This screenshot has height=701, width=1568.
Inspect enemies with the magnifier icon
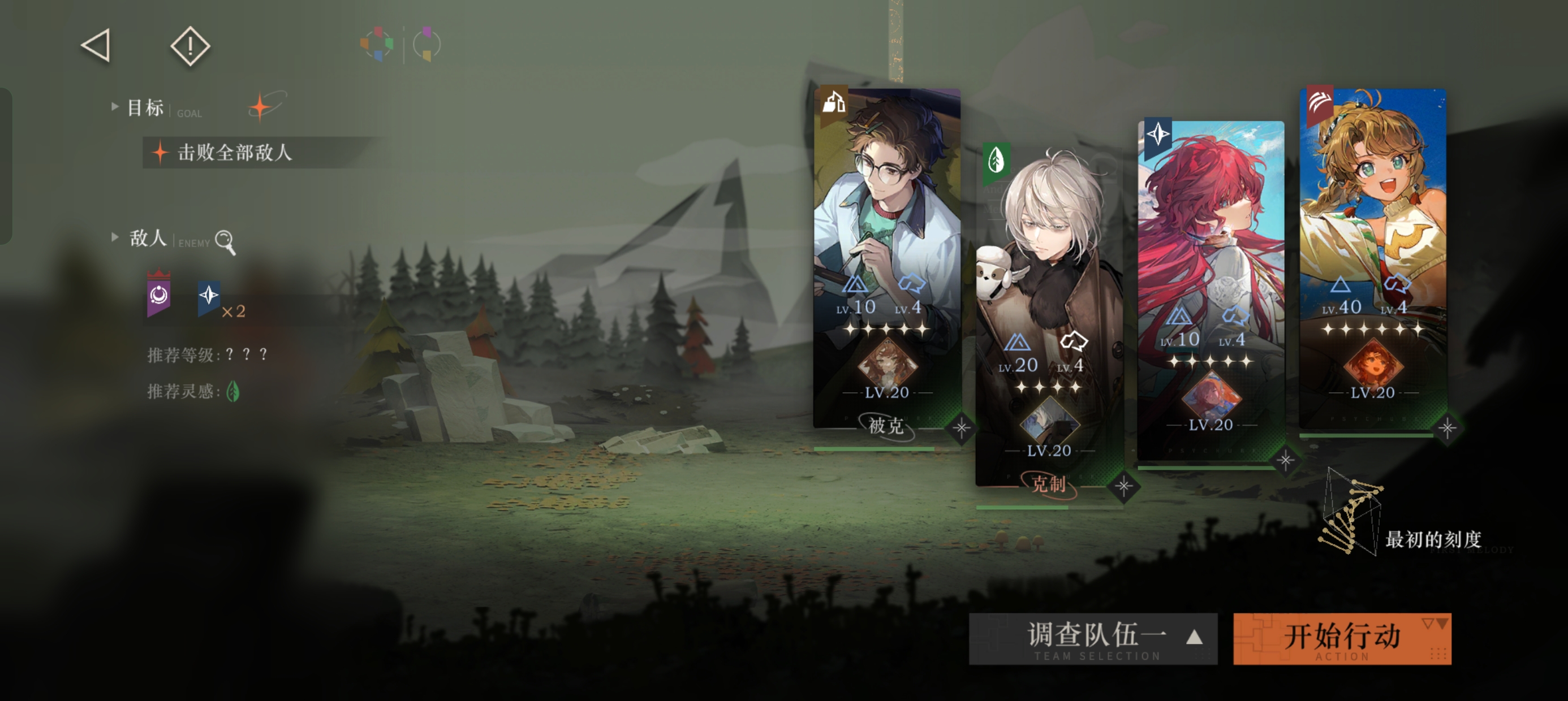[225, 241]
